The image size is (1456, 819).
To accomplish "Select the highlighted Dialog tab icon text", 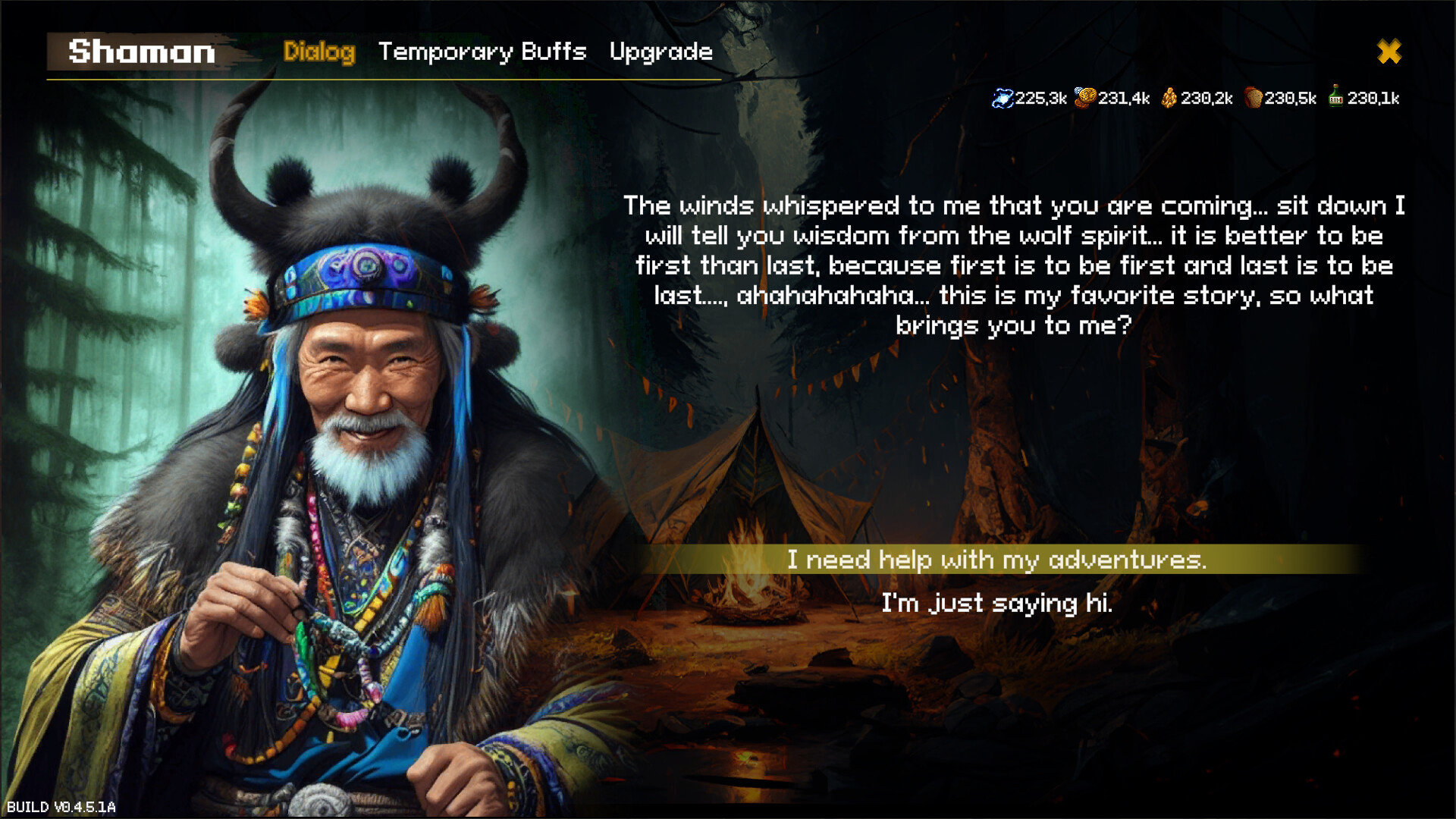I will click(319, 52).
